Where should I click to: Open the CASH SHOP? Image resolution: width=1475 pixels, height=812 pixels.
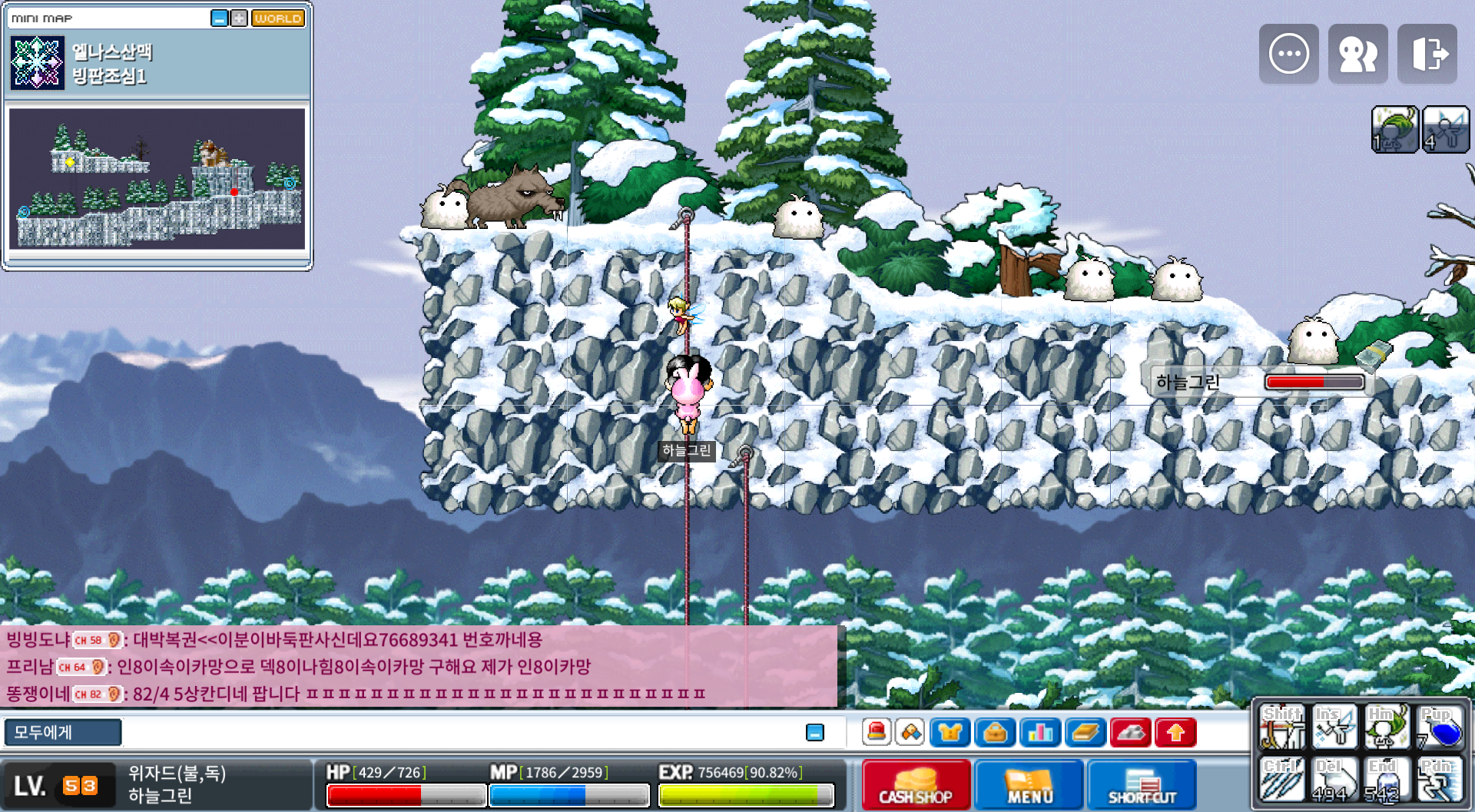coord(916,784)
